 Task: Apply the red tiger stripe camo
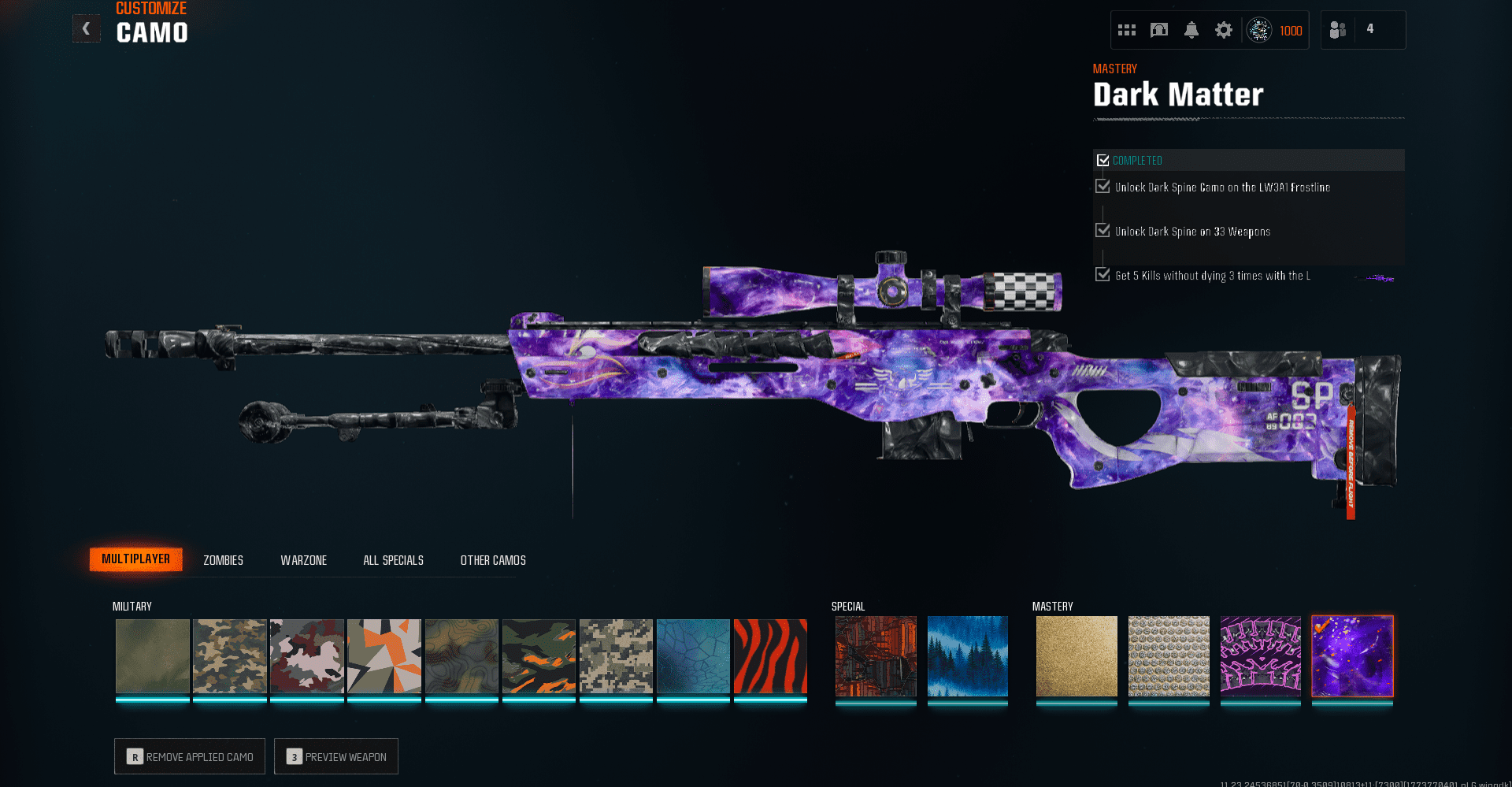770,656
